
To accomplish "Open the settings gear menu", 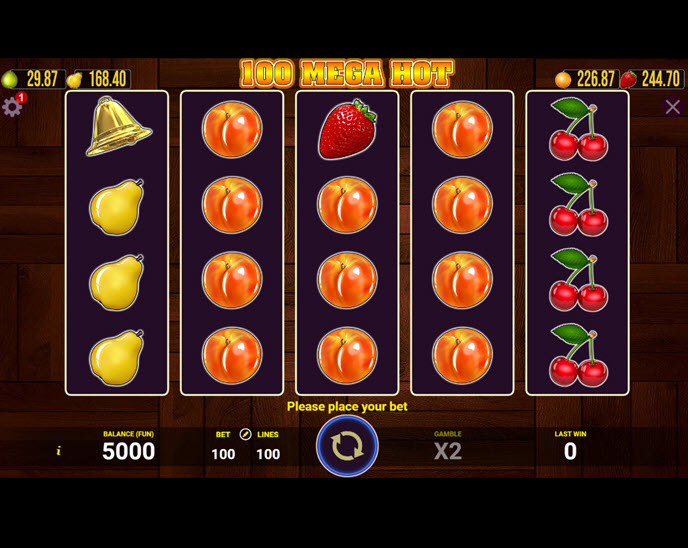I will [x=12, y=106].
